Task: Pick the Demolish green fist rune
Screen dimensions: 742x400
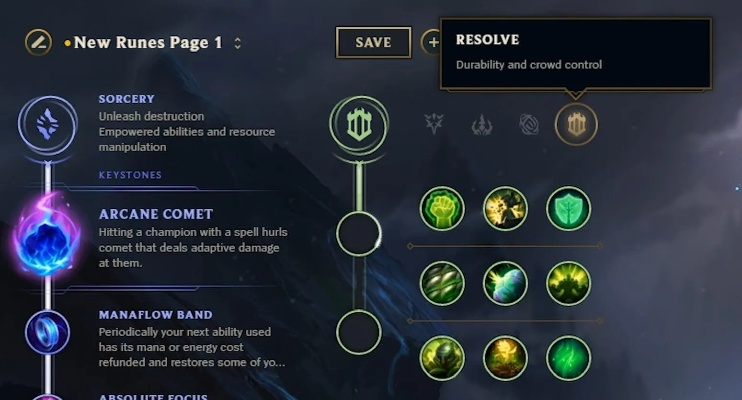Action: pos(442,208)
